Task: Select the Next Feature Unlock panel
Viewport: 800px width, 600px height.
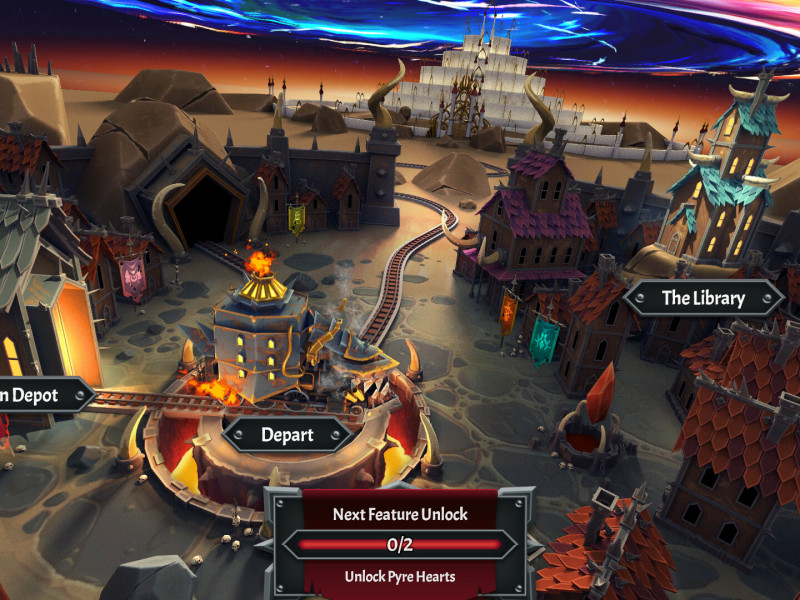Action: pyautogui.click(x=400, y=545)
